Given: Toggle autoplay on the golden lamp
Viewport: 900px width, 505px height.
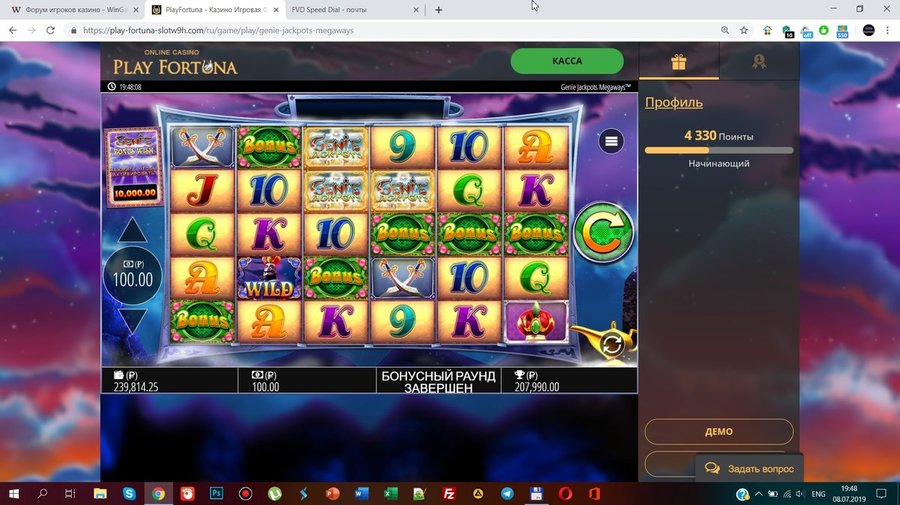Looking at the screenshot, I should coord(610,343).
